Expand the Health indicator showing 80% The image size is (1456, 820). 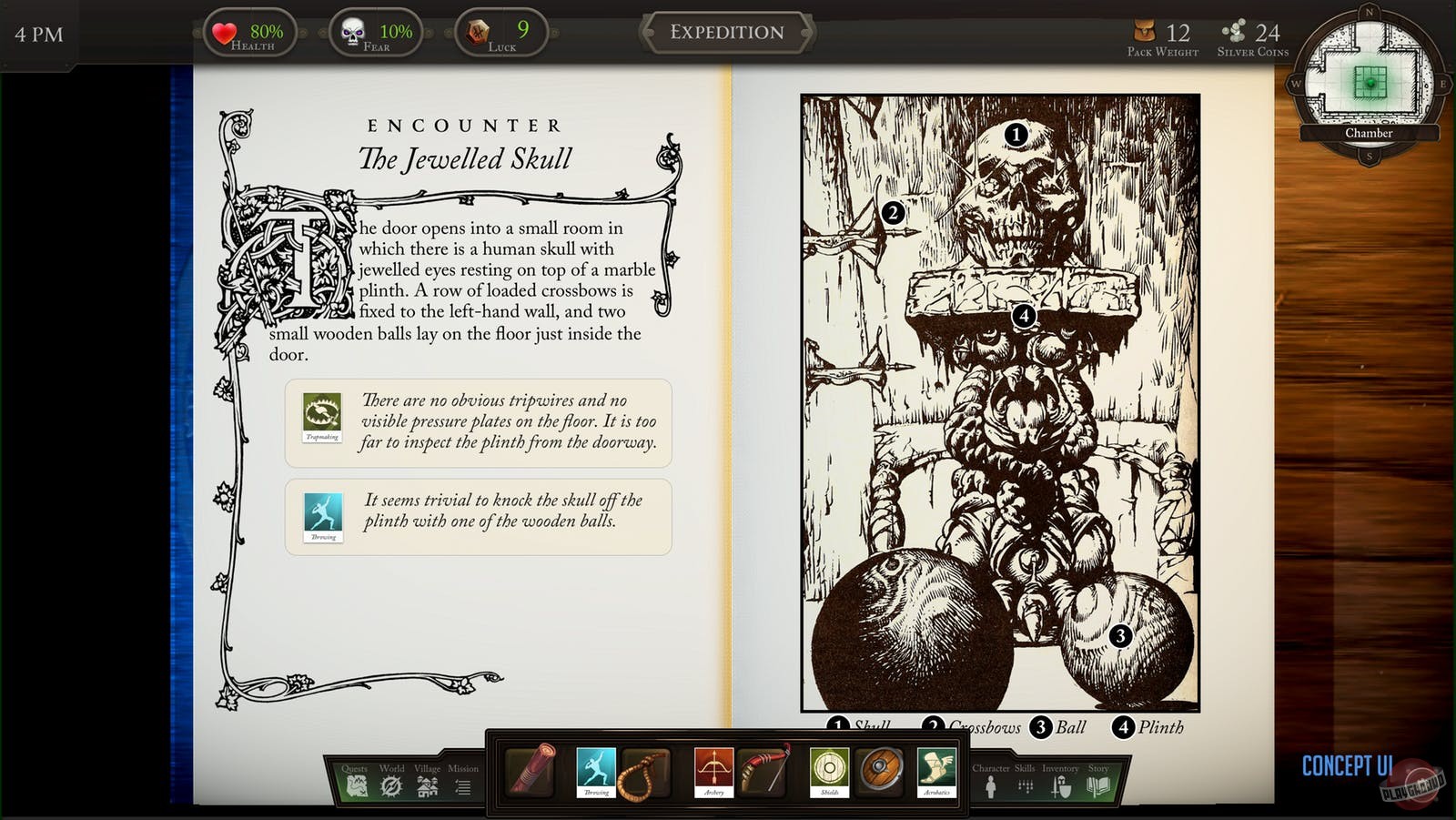(250, 32)
